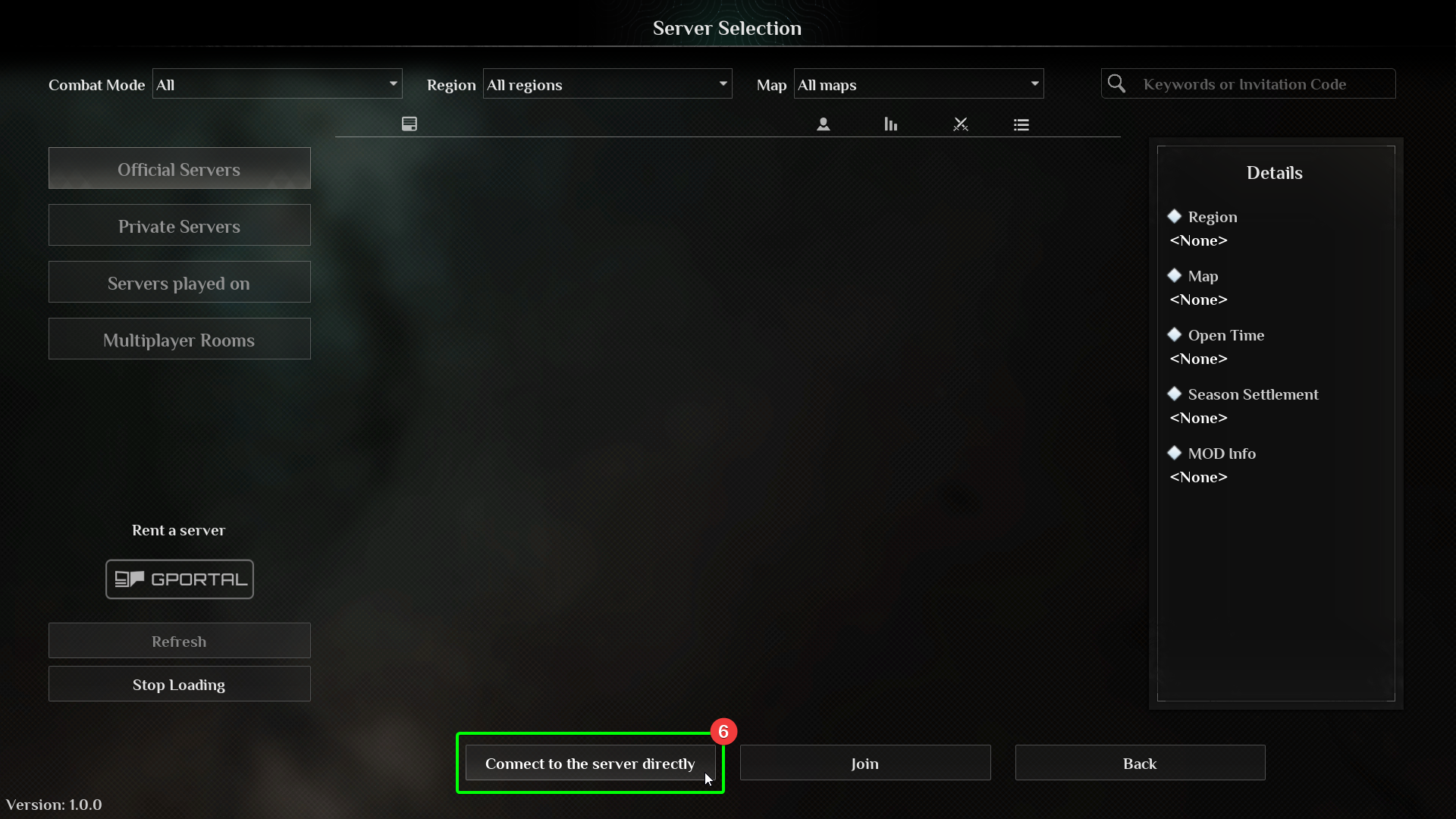Switch to the Private Servers tab
The width and height of the screenshot is (1456, 819).
point(179,225)
